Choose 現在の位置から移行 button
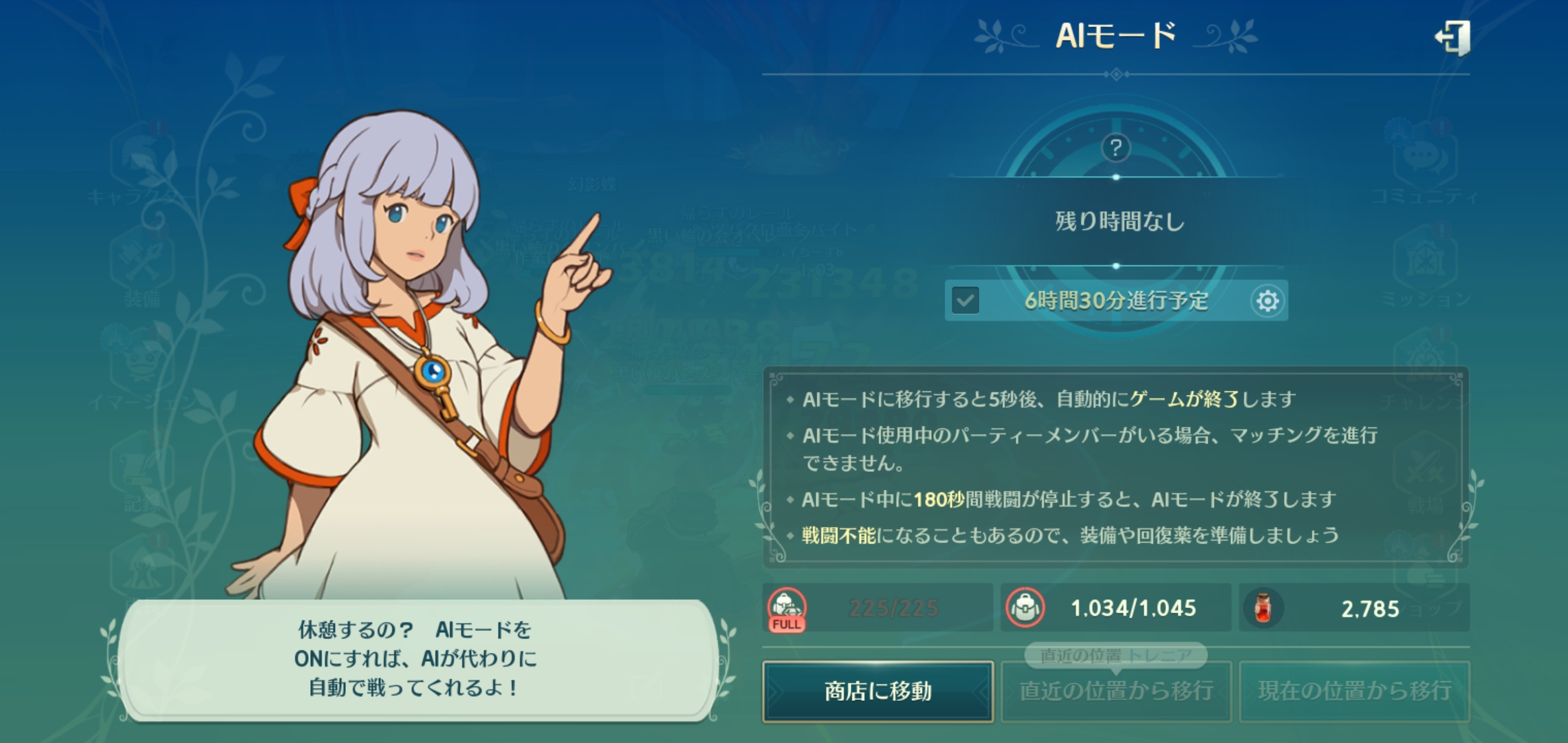Image resolution: width=1568 pixels, height=743 pixels. (1353, 691)
